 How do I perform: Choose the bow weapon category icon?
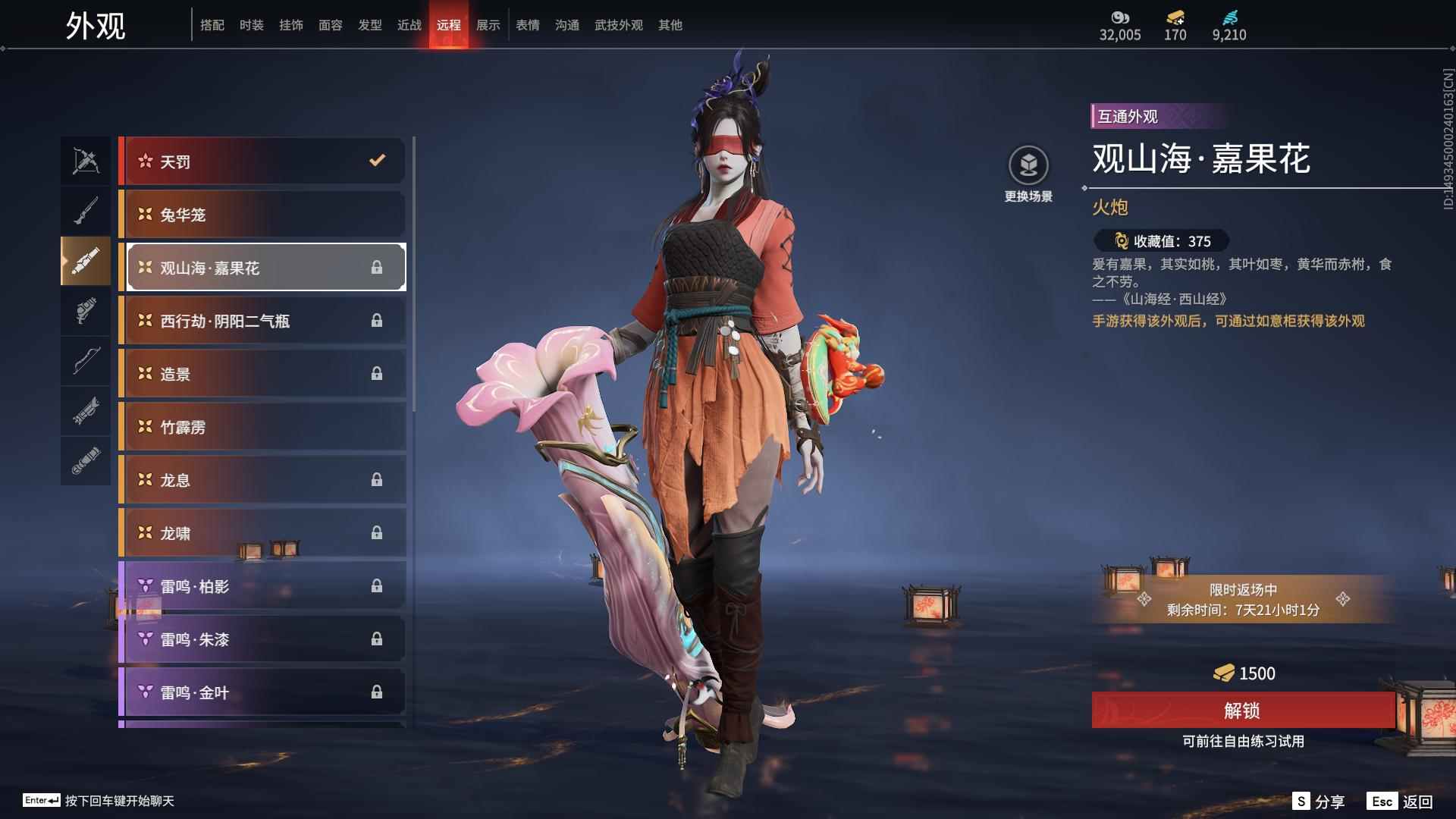tap(86, 360)
